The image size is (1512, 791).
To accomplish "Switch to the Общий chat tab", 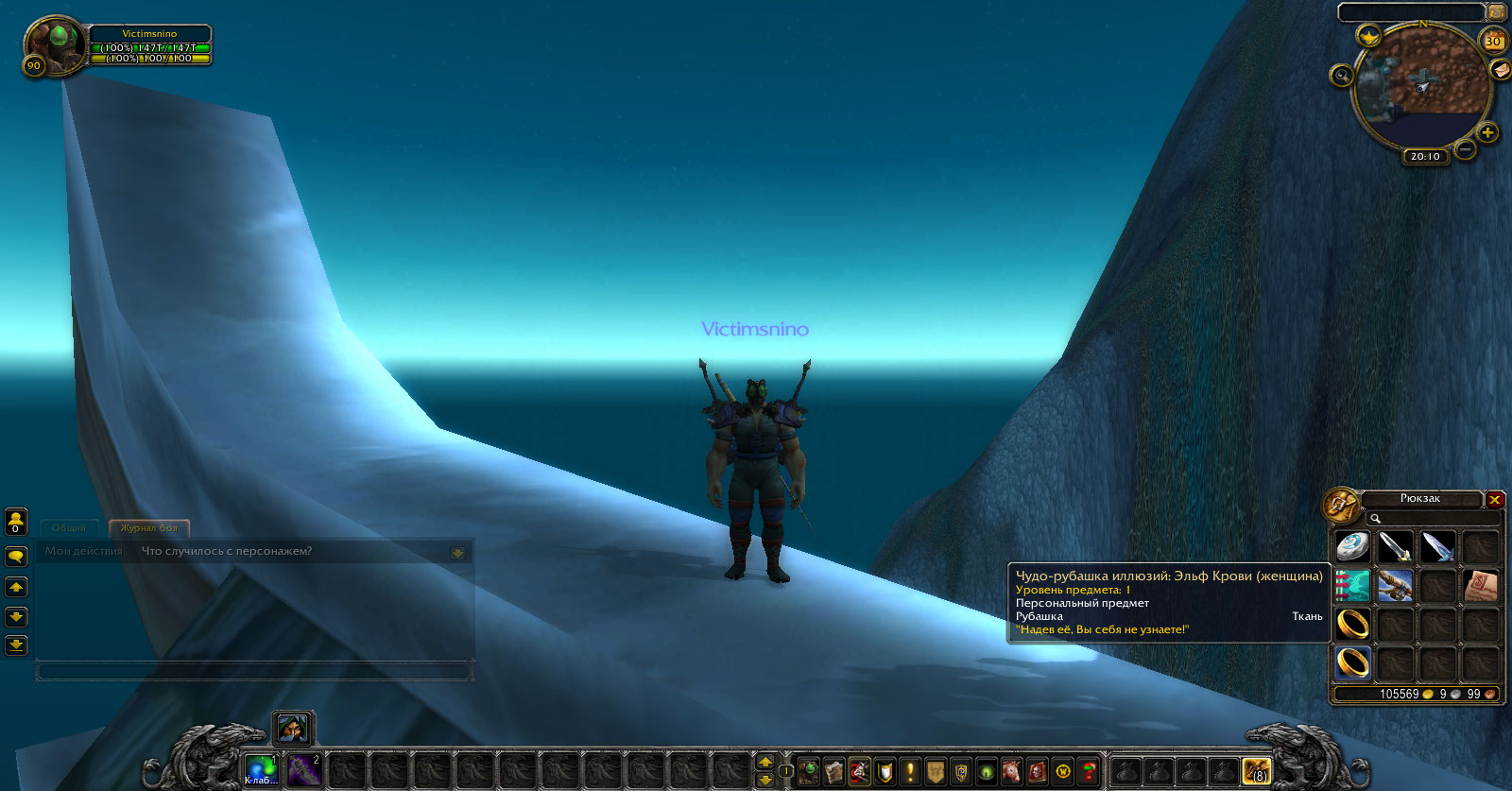I will pos(68,528).
